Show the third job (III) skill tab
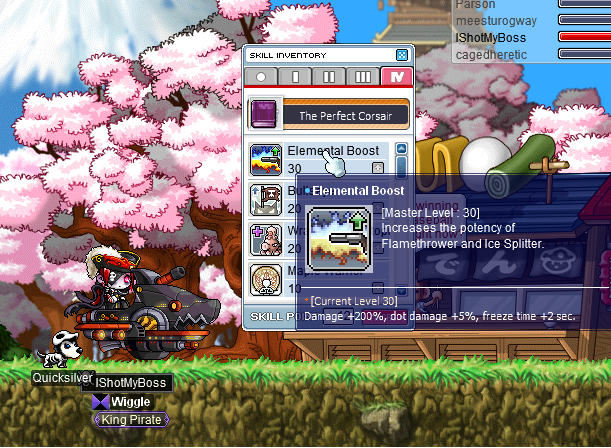 363,77
